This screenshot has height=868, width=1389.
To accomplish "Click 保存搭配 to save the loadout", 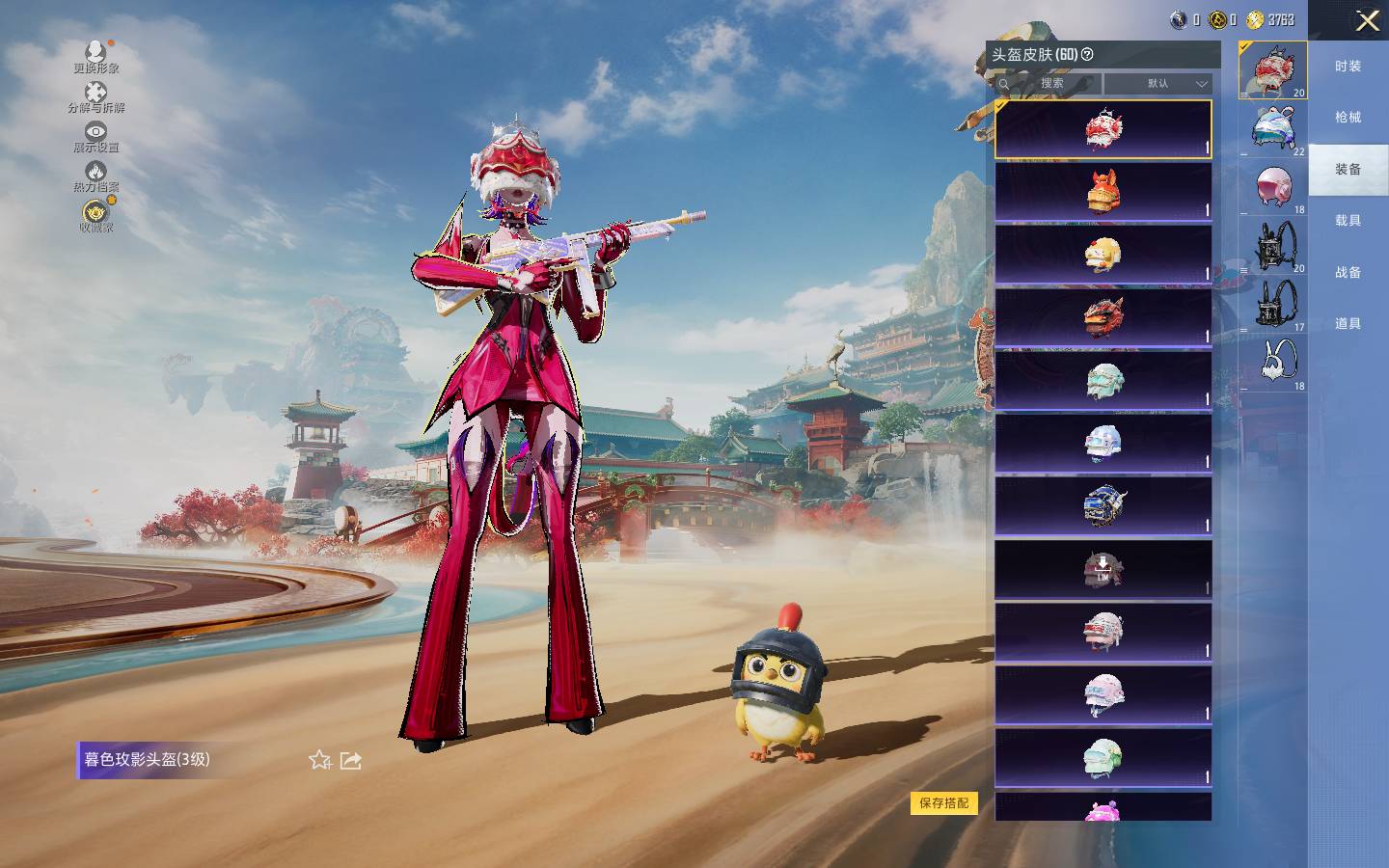I will tap(943, 803).
